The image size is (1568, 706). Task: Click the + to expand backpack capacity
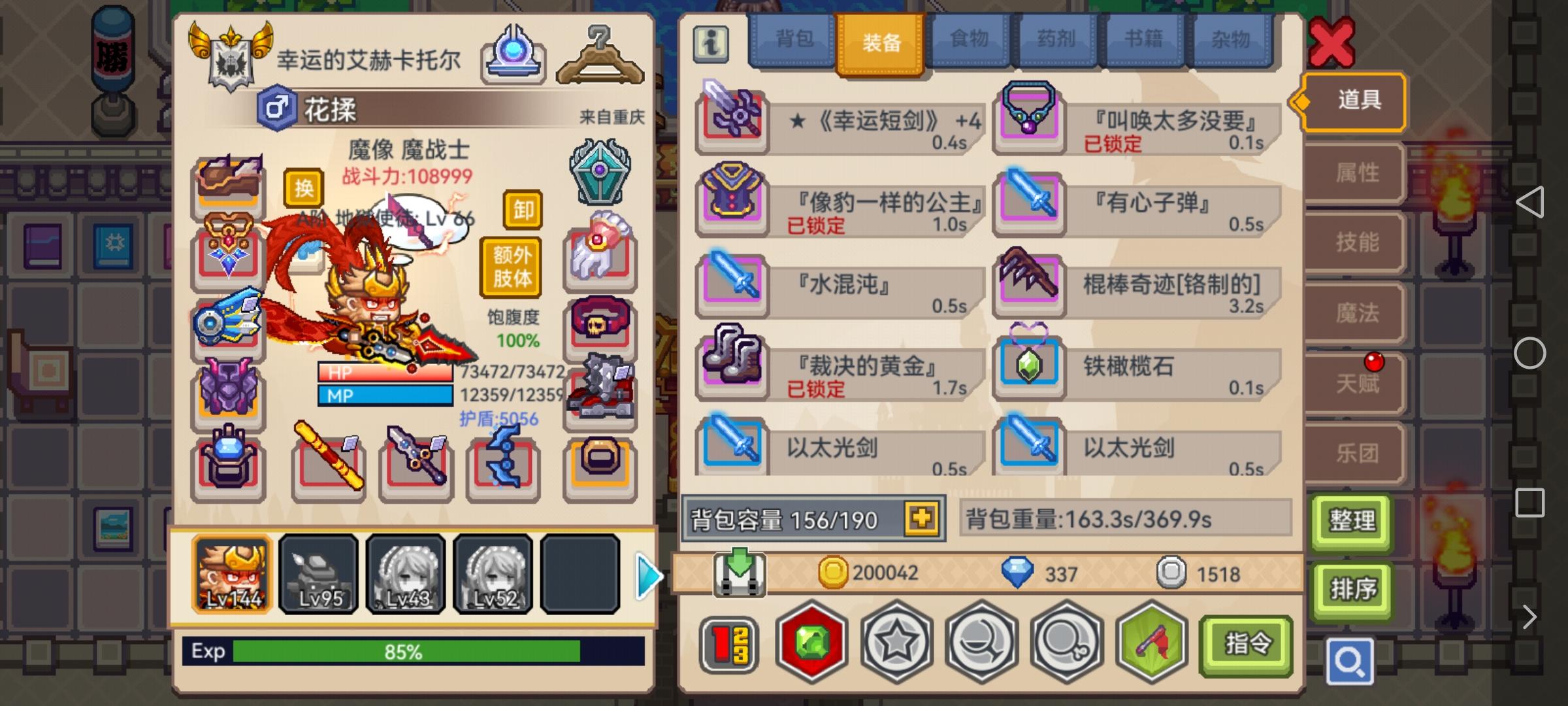tap(921, 520)
